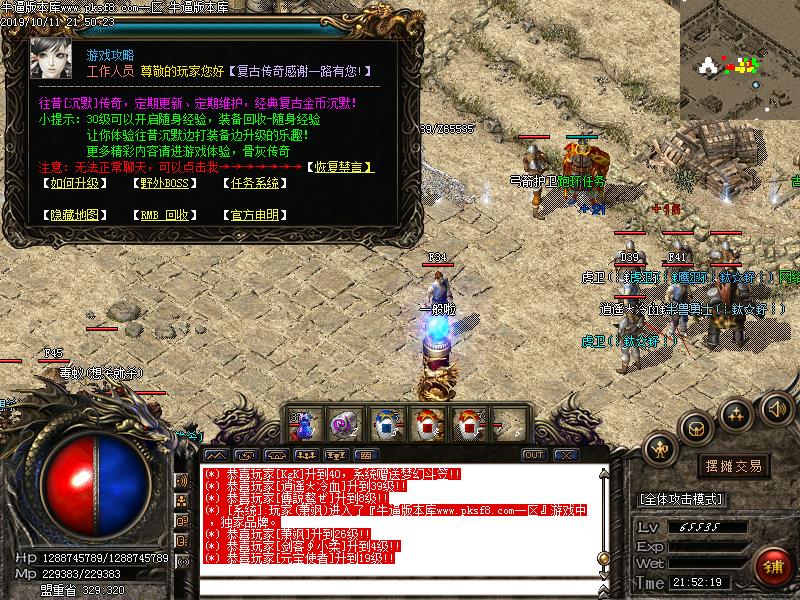Click the 恢复禁言 restore chat link
This screenshot has height=600, width=800.
point(340,166)
